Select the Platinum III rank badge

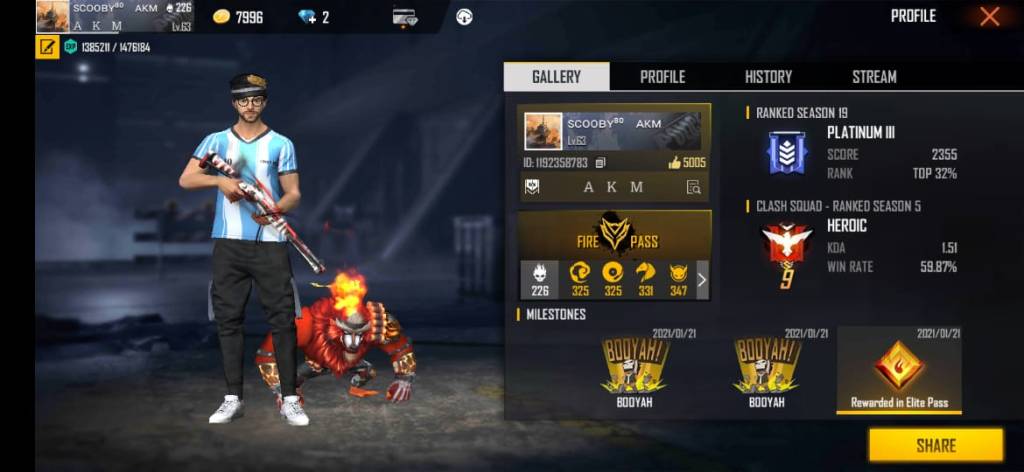pyautogui.click(x=787, y=153)
